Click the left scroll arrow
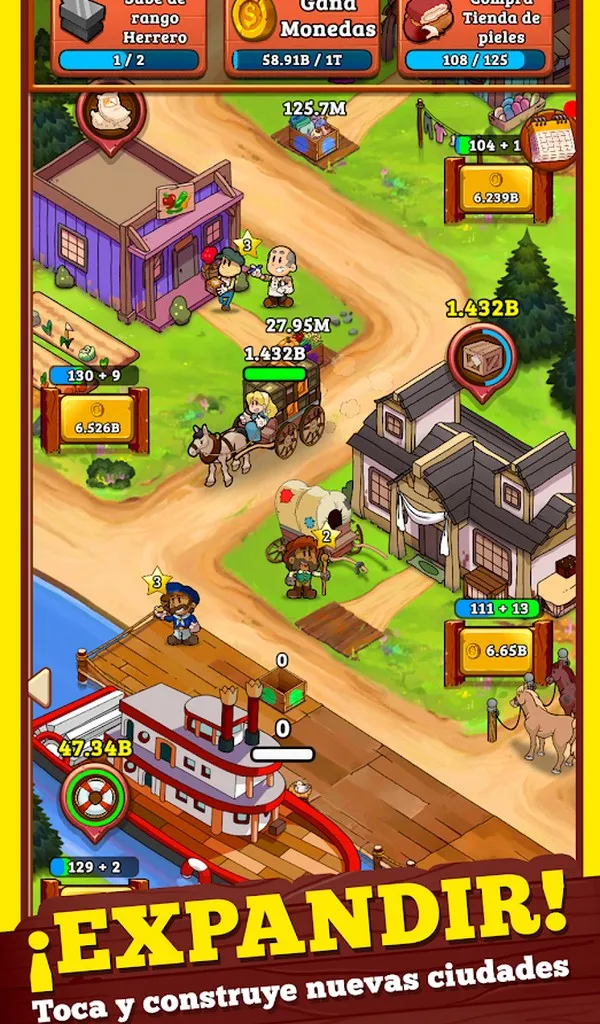Image resolution: width=600 pixels, height=1024 pixels. tap(39, 688)
